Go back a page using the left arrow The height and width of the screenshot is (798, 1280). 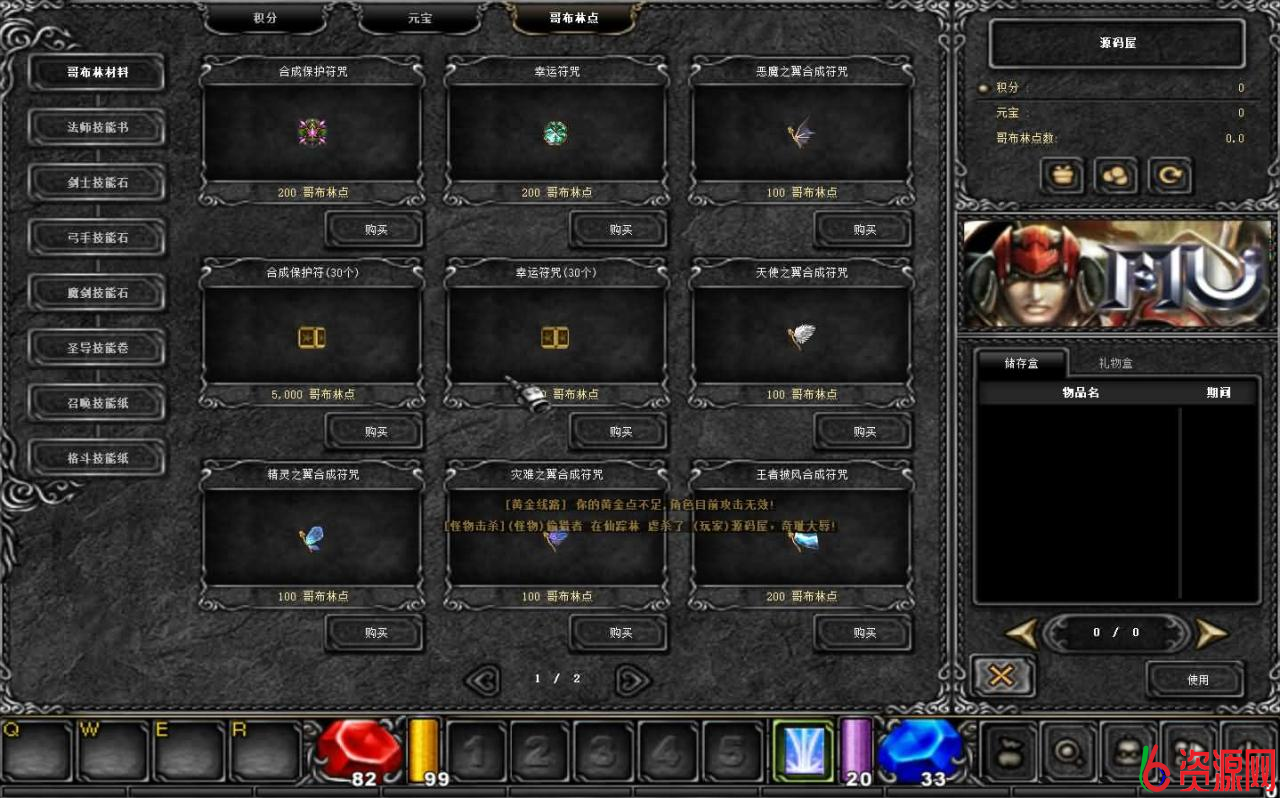coord(482,678)
